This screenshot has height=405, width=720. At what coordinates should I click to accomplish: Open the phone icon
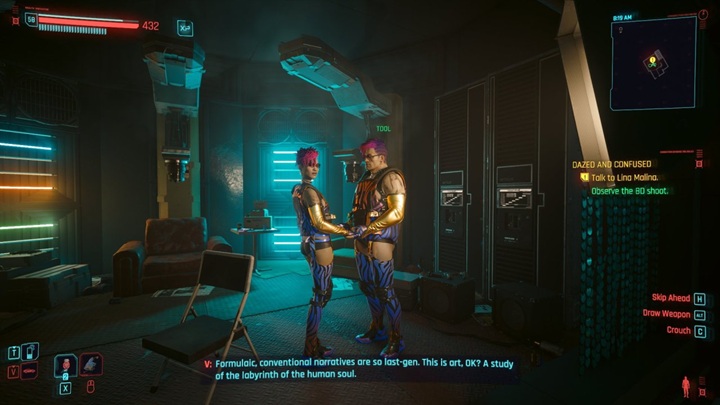tap(31, 351)
